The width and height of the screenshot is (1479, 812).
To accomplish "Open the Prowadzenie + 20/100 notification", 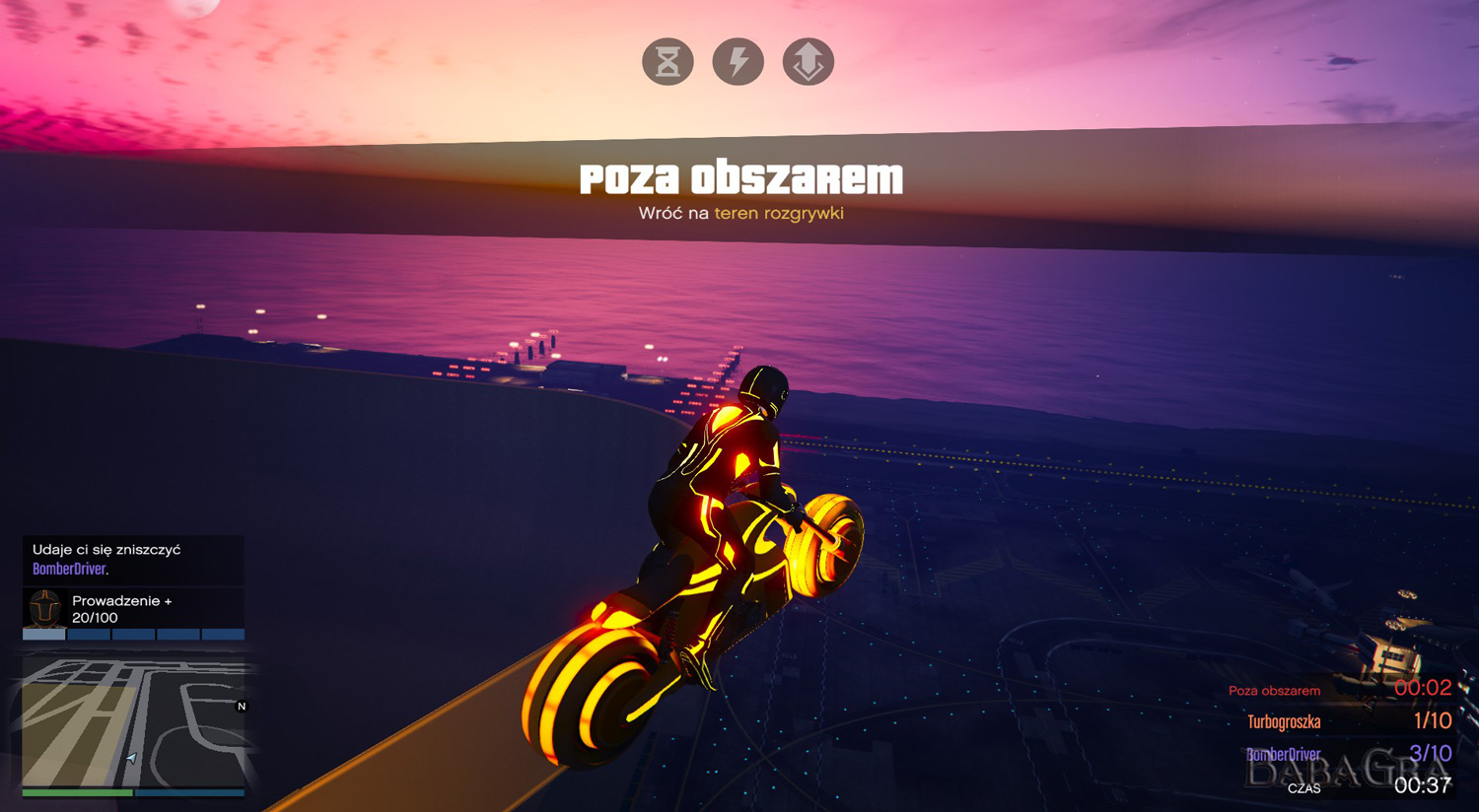I will click(133, 609).
